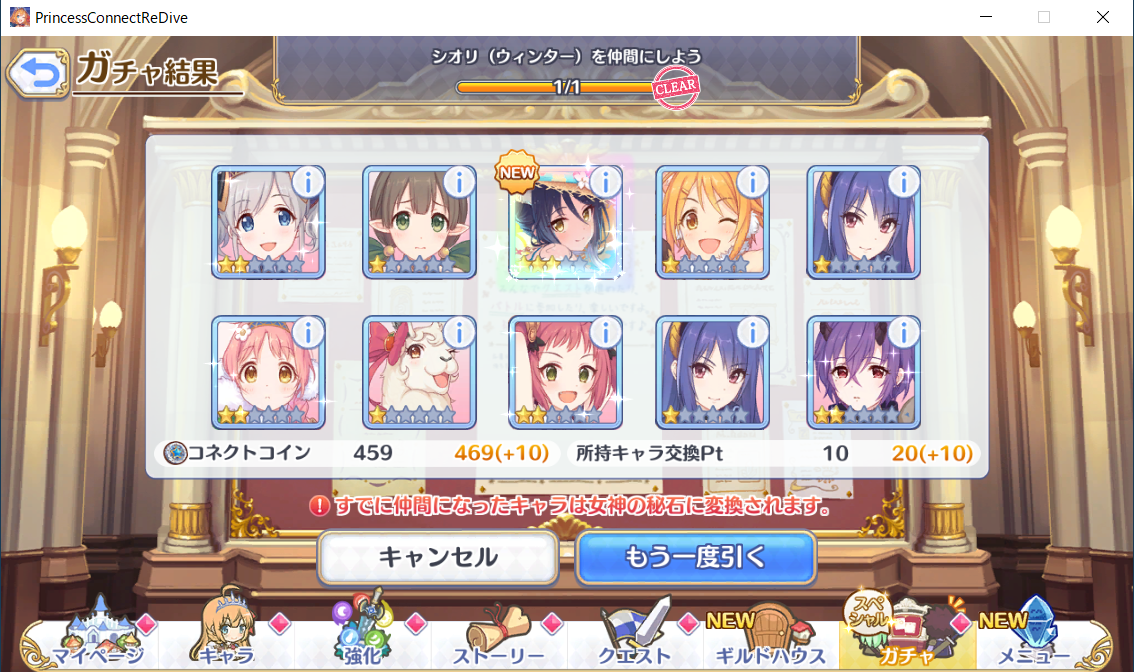Image resolution: width=1134 pixels, height=672 pixels.
Task: Pull again with もう一度引く
Action: [695, 557]
